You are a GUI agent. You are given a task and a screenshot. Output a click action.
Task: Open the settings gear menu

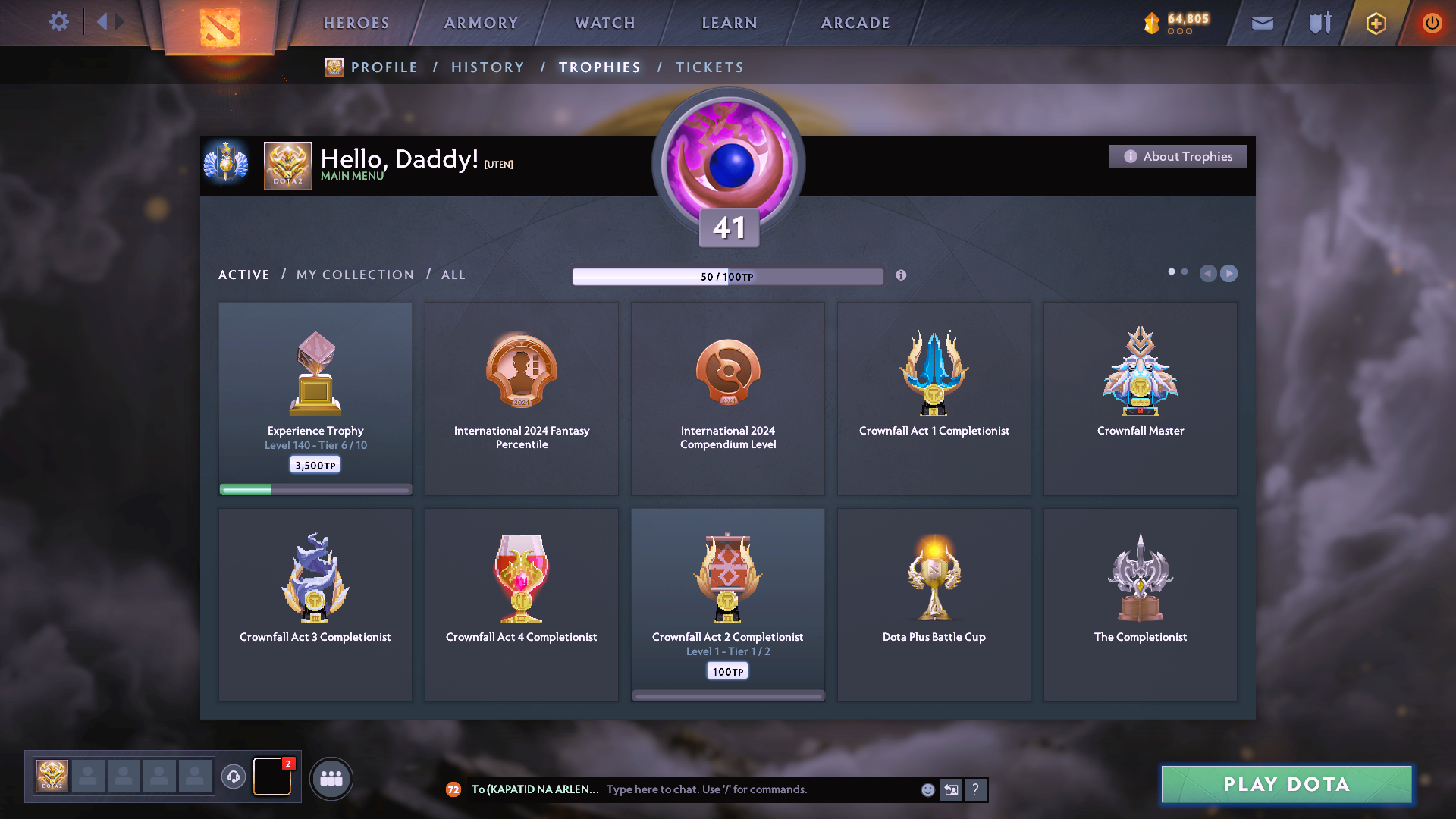[x=59, y=22]
